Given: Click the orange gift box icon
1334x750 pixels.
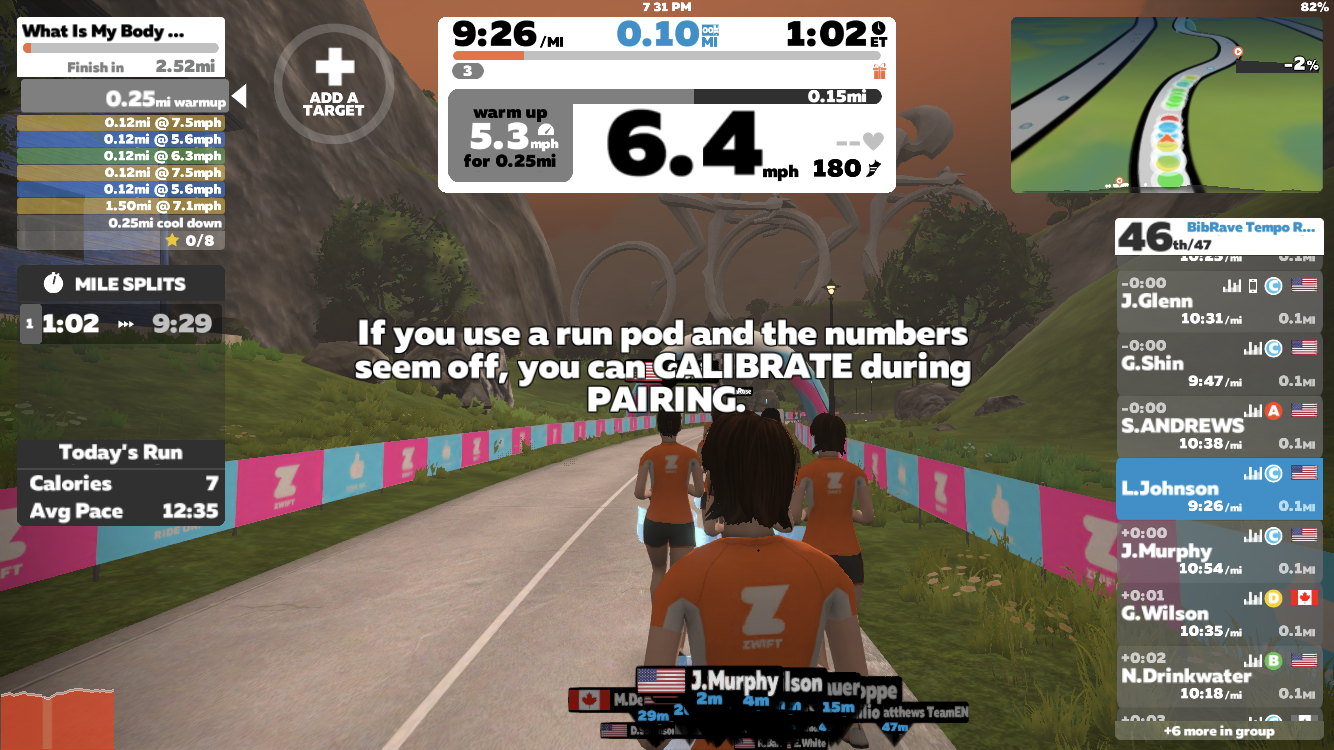Looking at the screenshot, I should pyautogui.click(x=880, y=71).
